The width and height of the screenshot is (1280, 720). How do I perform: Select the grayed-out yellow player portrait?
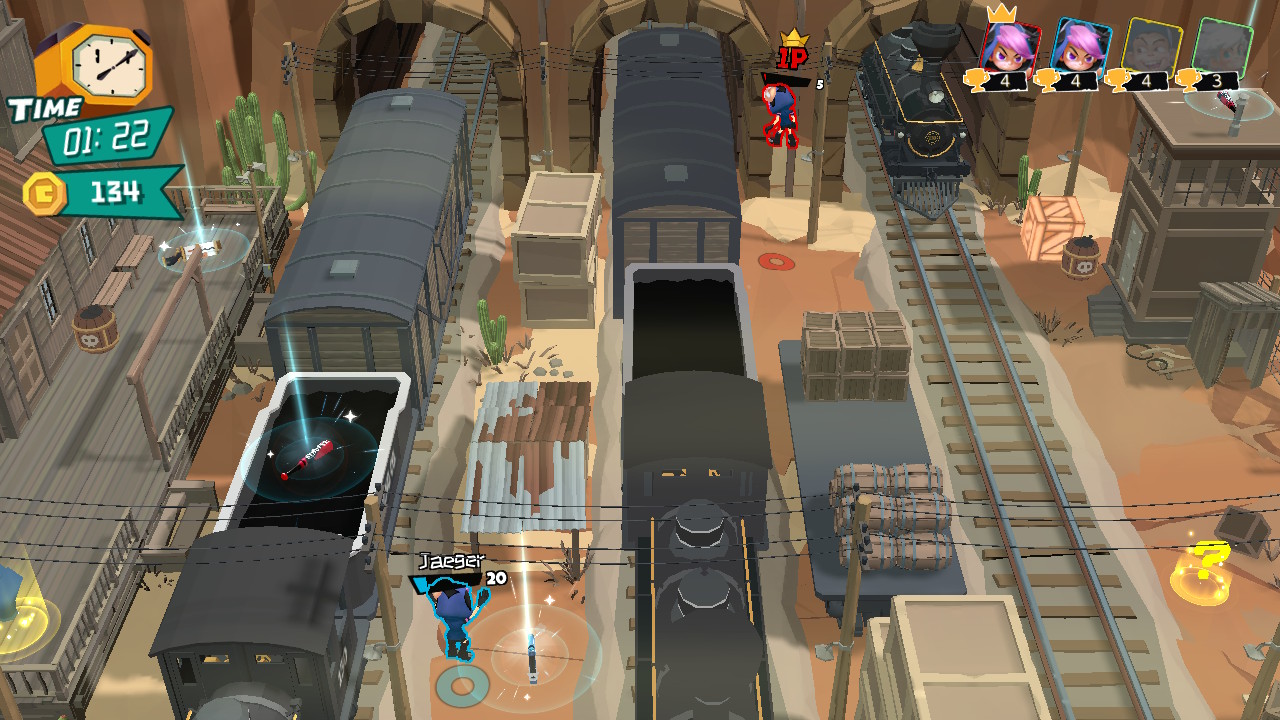pos(1152,46)
